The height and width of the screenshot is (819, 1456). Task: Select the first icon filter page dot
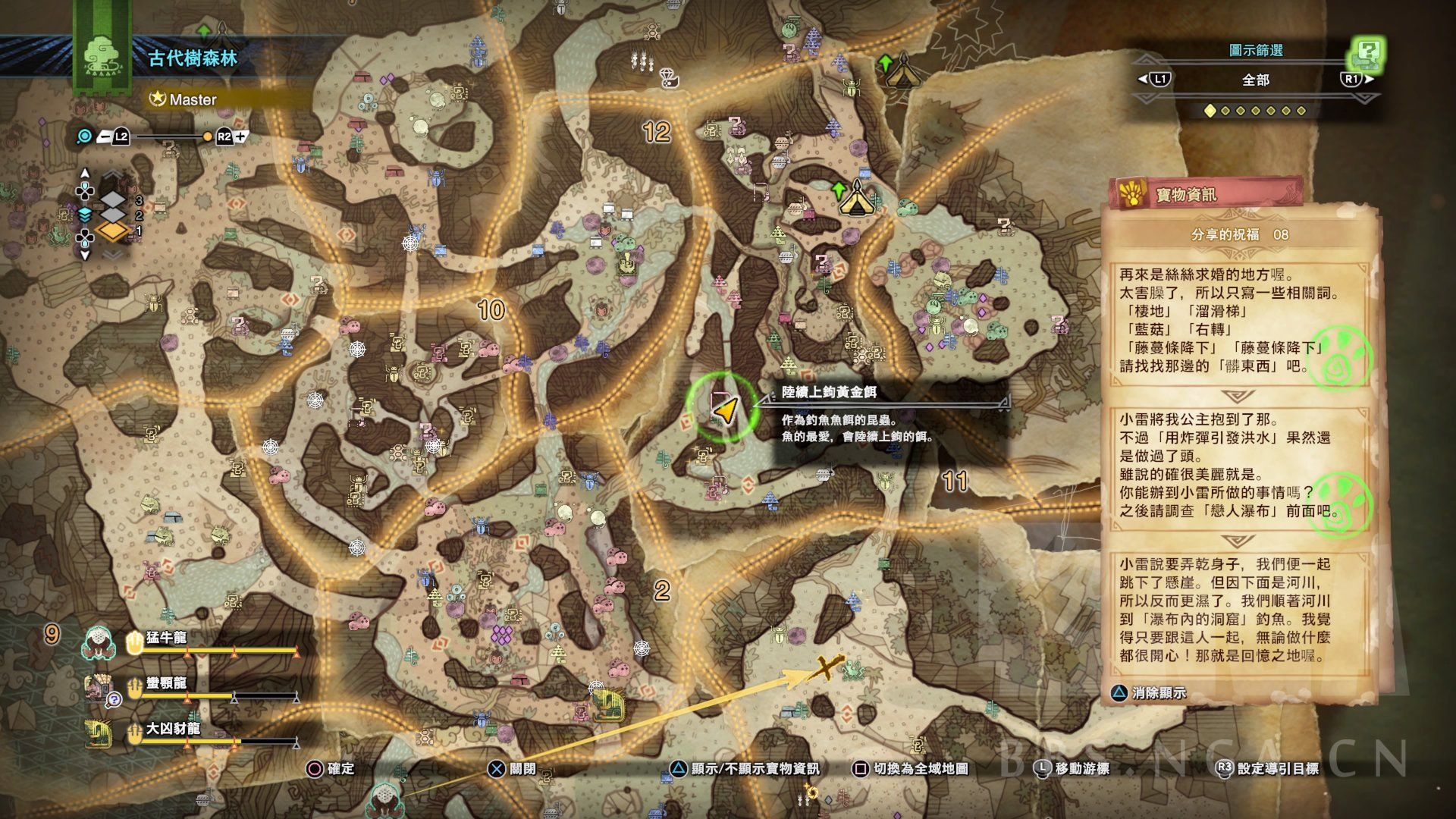[x=1210, y=111]
